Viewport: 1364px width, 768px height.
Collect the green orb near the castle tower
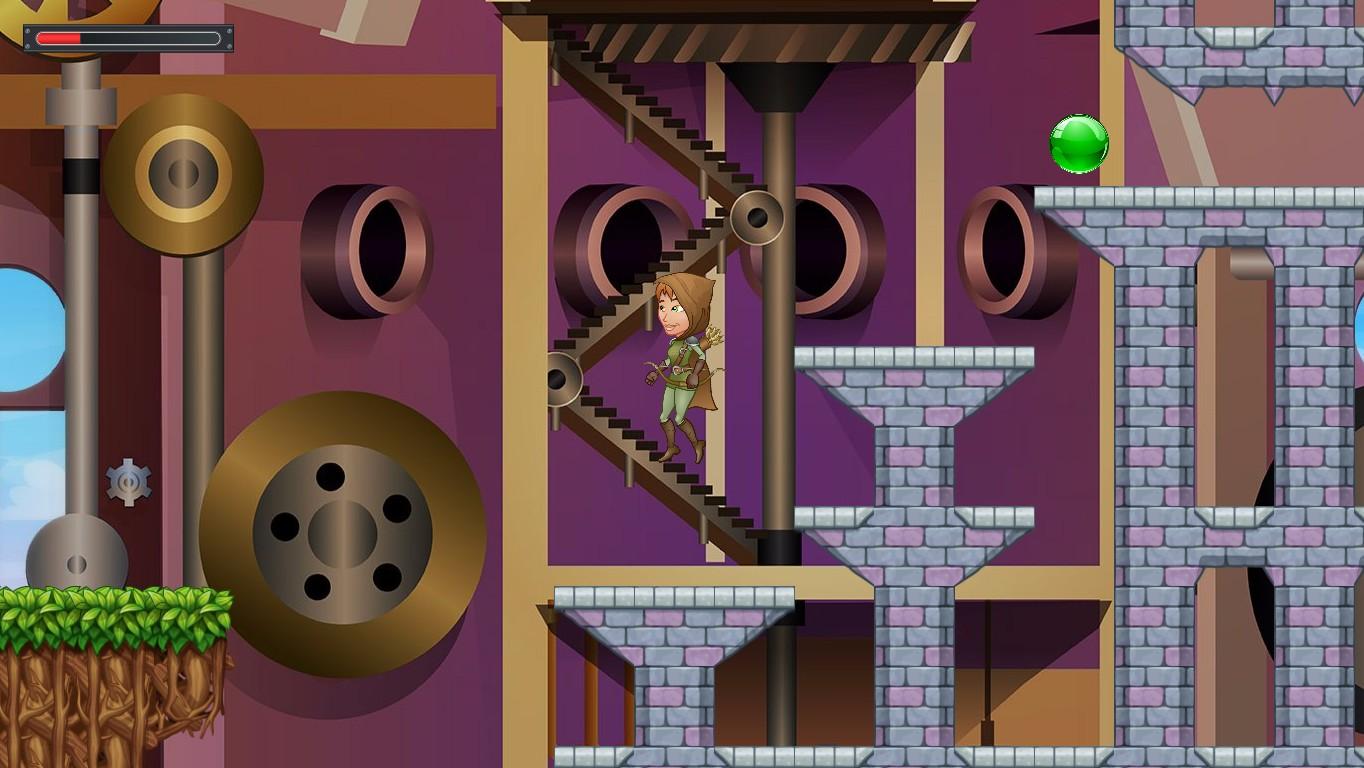pos(1080,144)
